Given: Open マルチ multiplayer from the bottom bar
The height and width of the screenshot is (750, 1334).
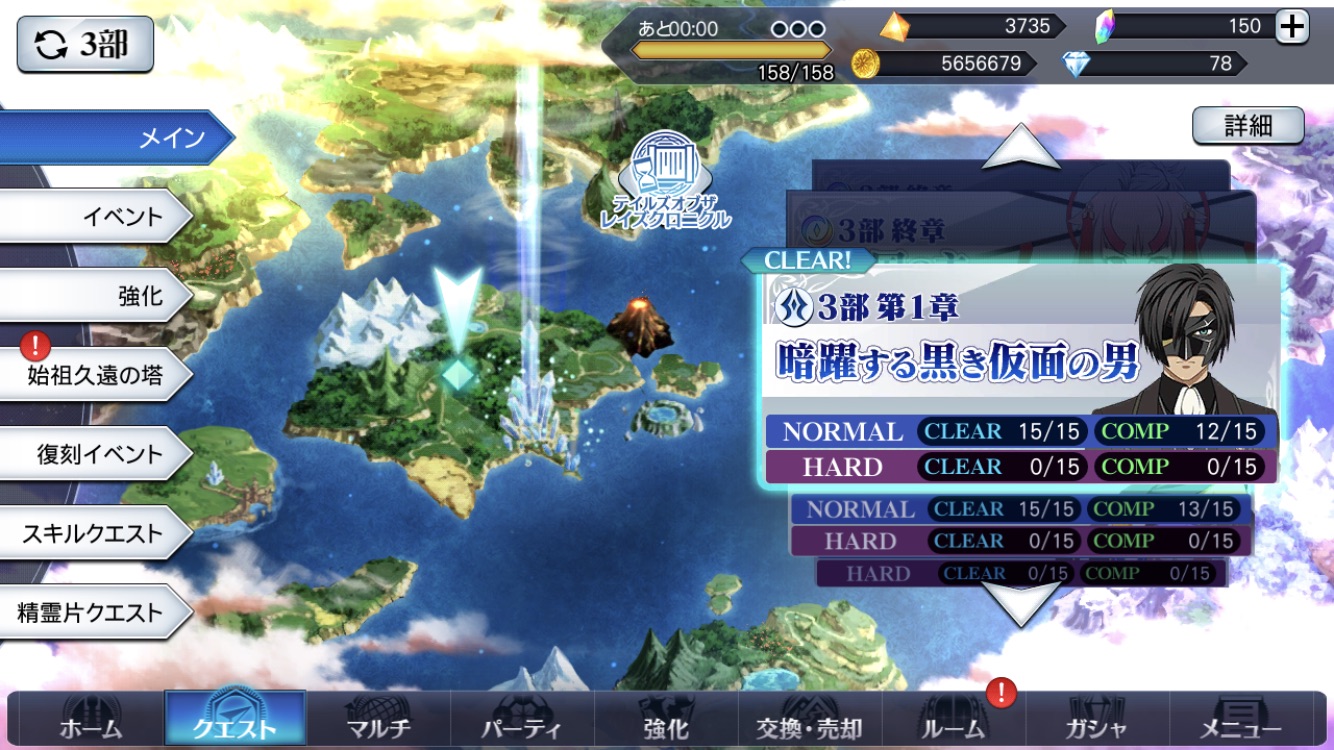Looking at the screenshot, I should coord(379,725).
